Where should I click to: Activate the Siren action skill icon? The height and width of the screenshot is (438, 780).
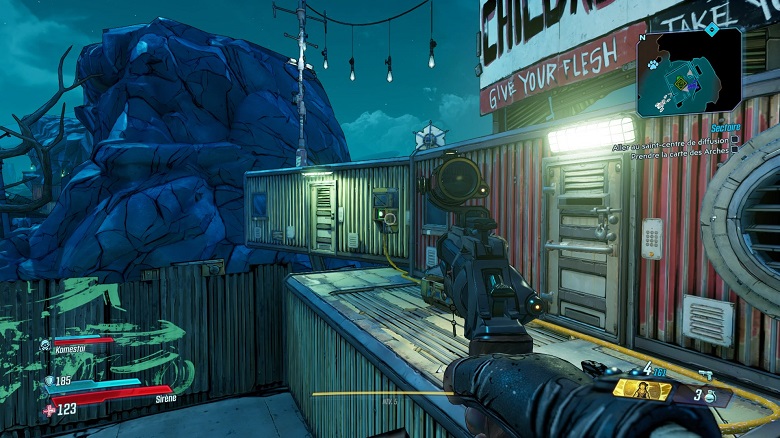640,389
